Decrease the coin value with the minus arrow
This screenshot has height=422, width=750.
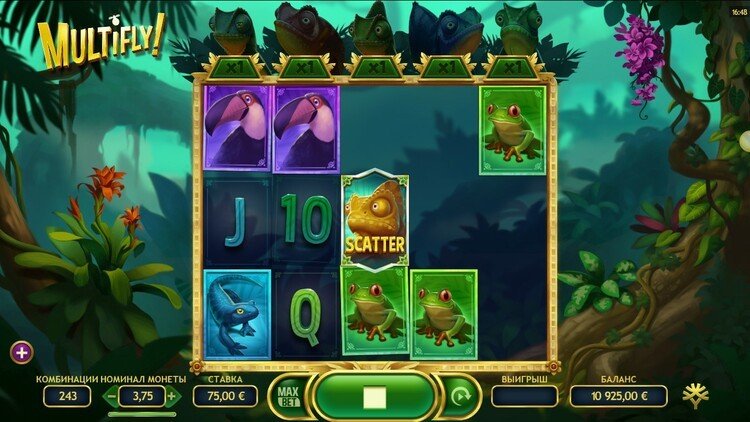[x=112, y=396]
